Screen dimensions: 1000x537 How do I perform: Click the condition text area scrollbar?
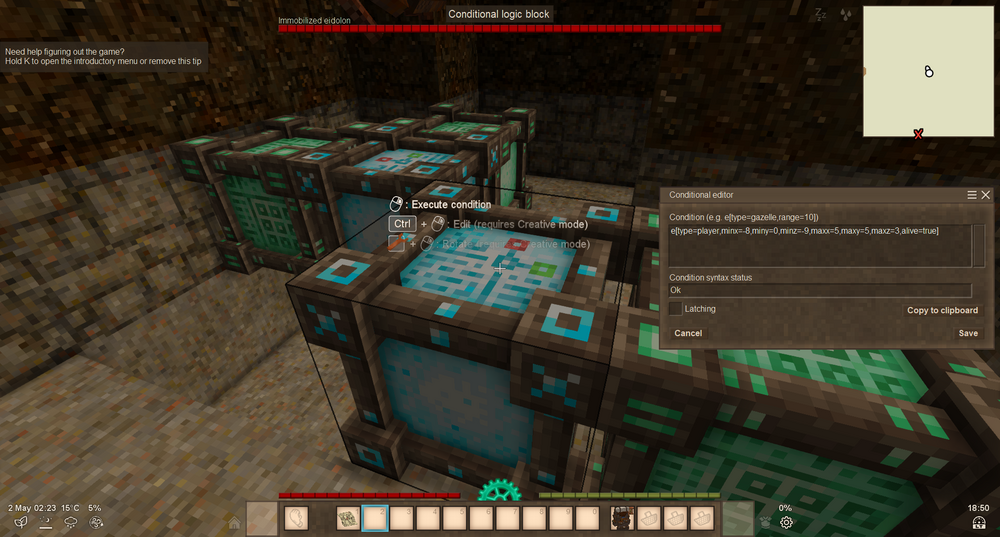pyautogui.click(x=979, y=245)
